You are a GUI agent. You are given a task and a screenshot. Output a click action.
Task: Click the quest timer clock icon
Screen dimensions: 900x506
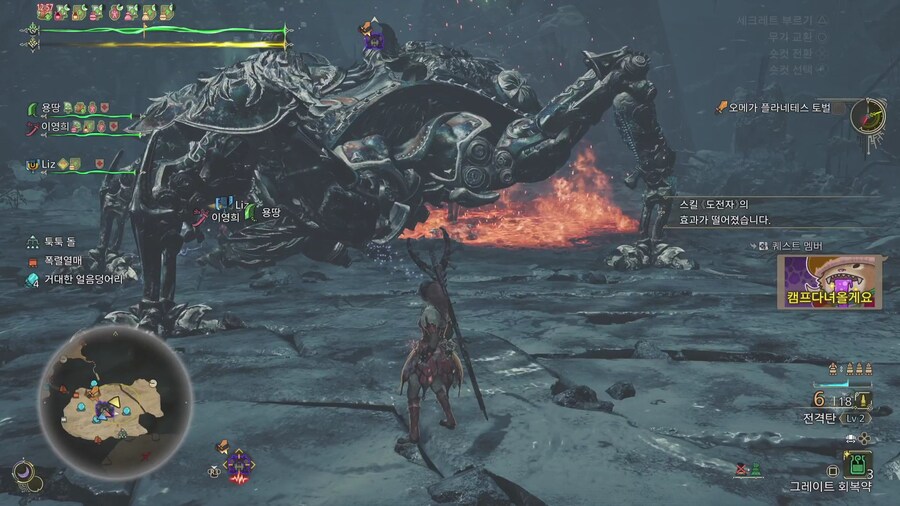click(x=868, y=115)
